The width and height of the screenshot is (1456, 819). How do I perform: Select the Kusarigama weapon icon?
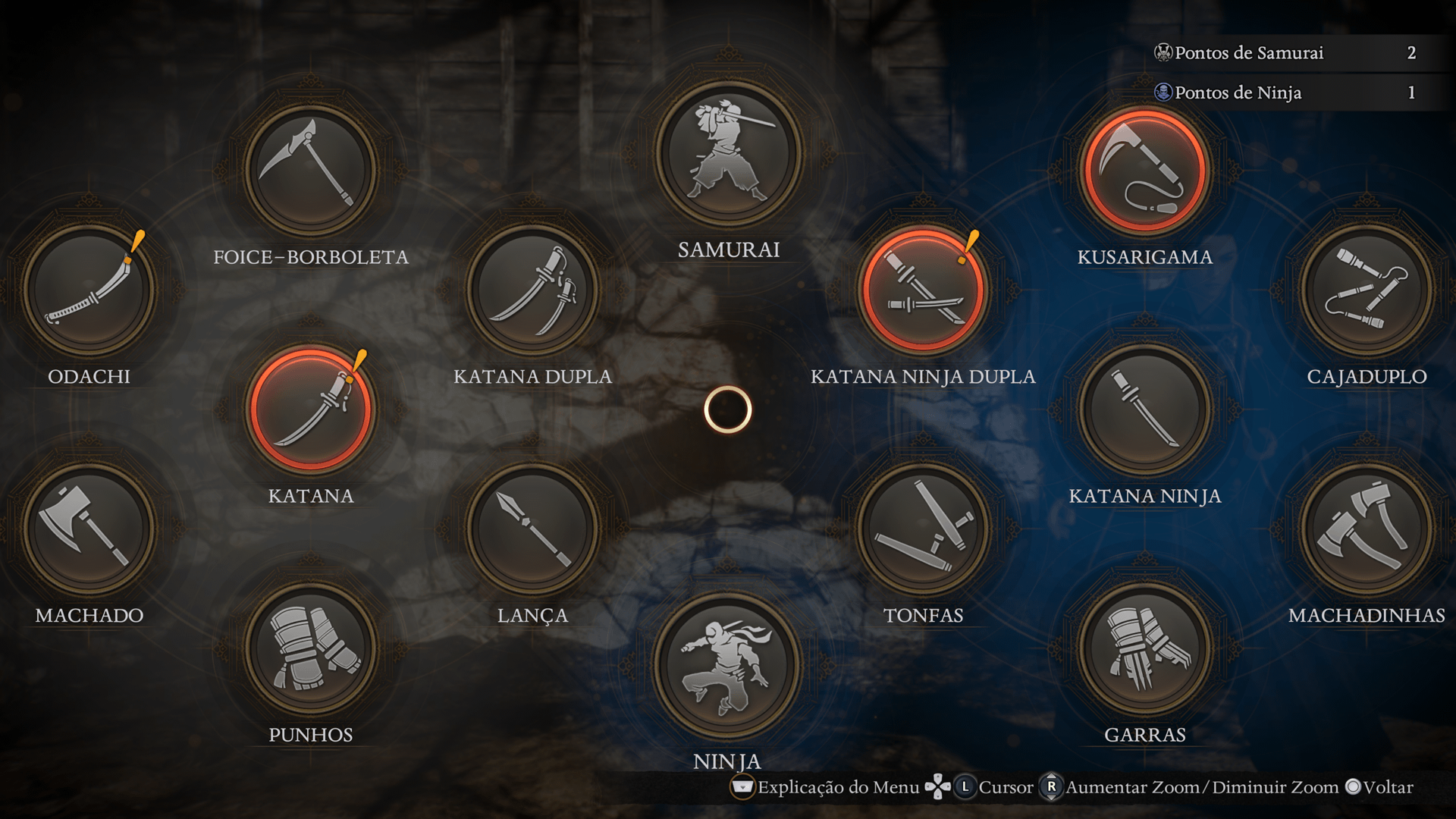click(x=1145, y=170)
